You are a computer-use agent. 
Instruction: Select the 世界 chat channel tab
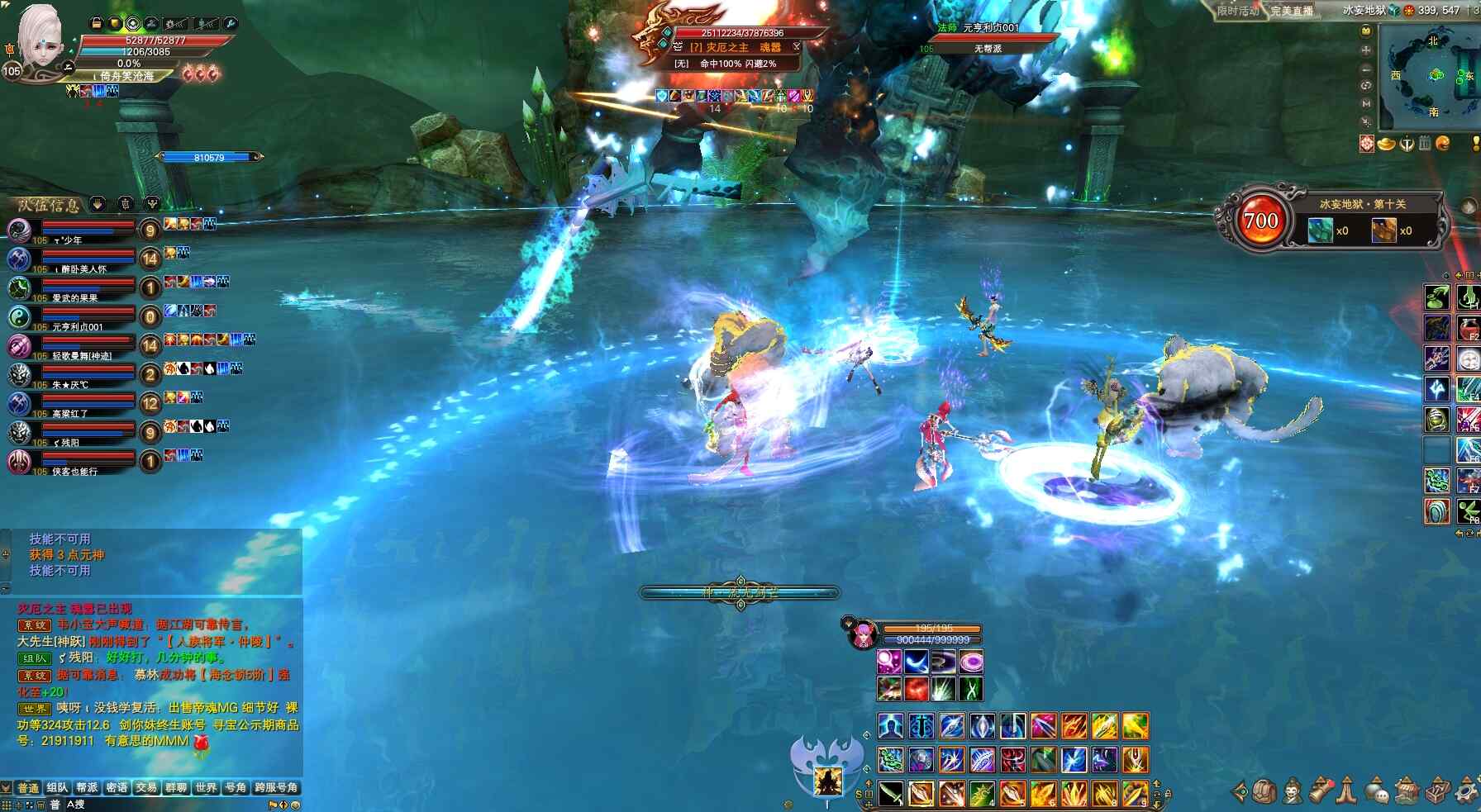tap(206, 788)
